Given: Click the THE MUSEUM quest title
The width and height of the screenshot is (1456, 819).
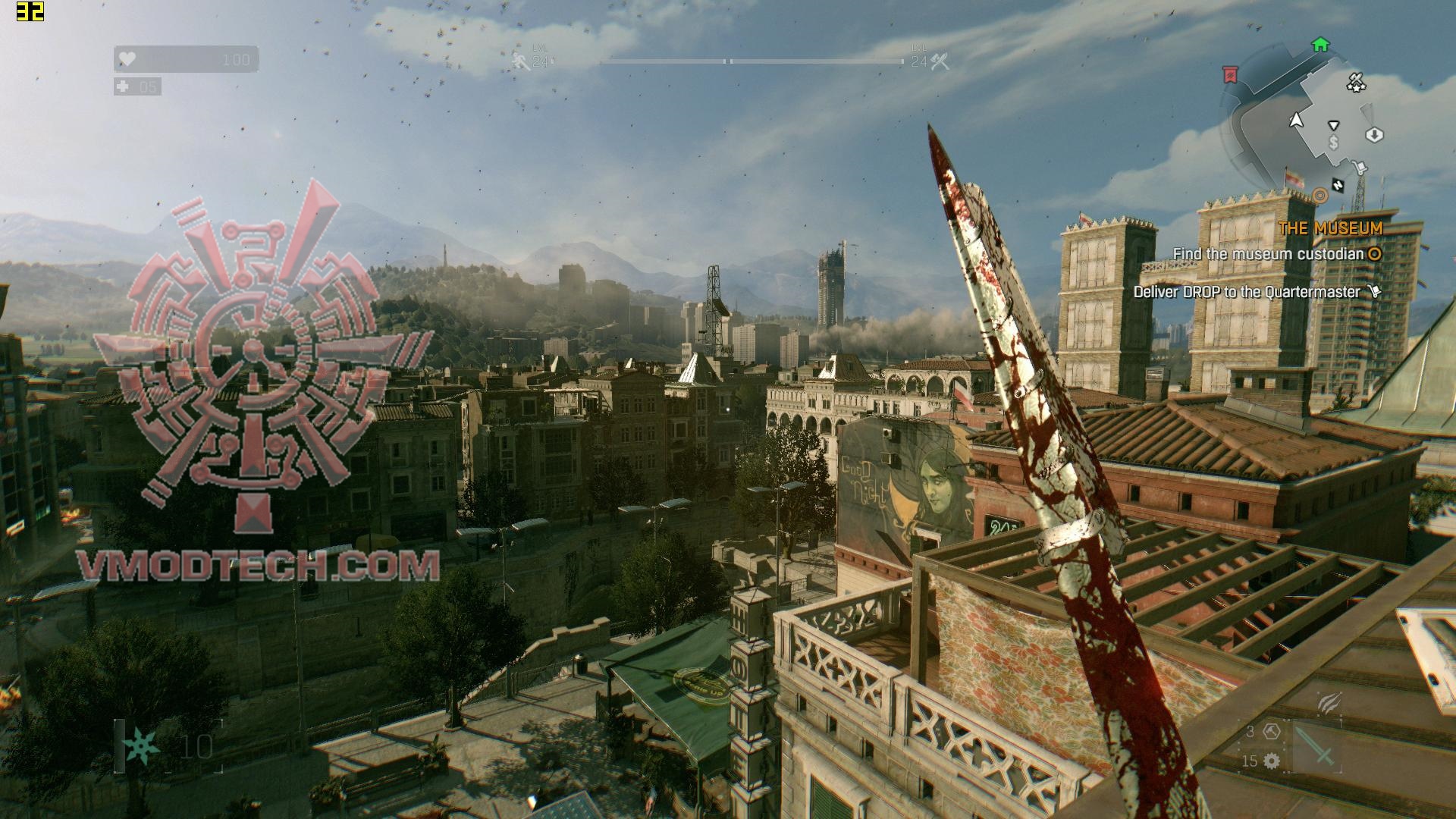Looking at the screenshot, I should tap(1329, 227).
